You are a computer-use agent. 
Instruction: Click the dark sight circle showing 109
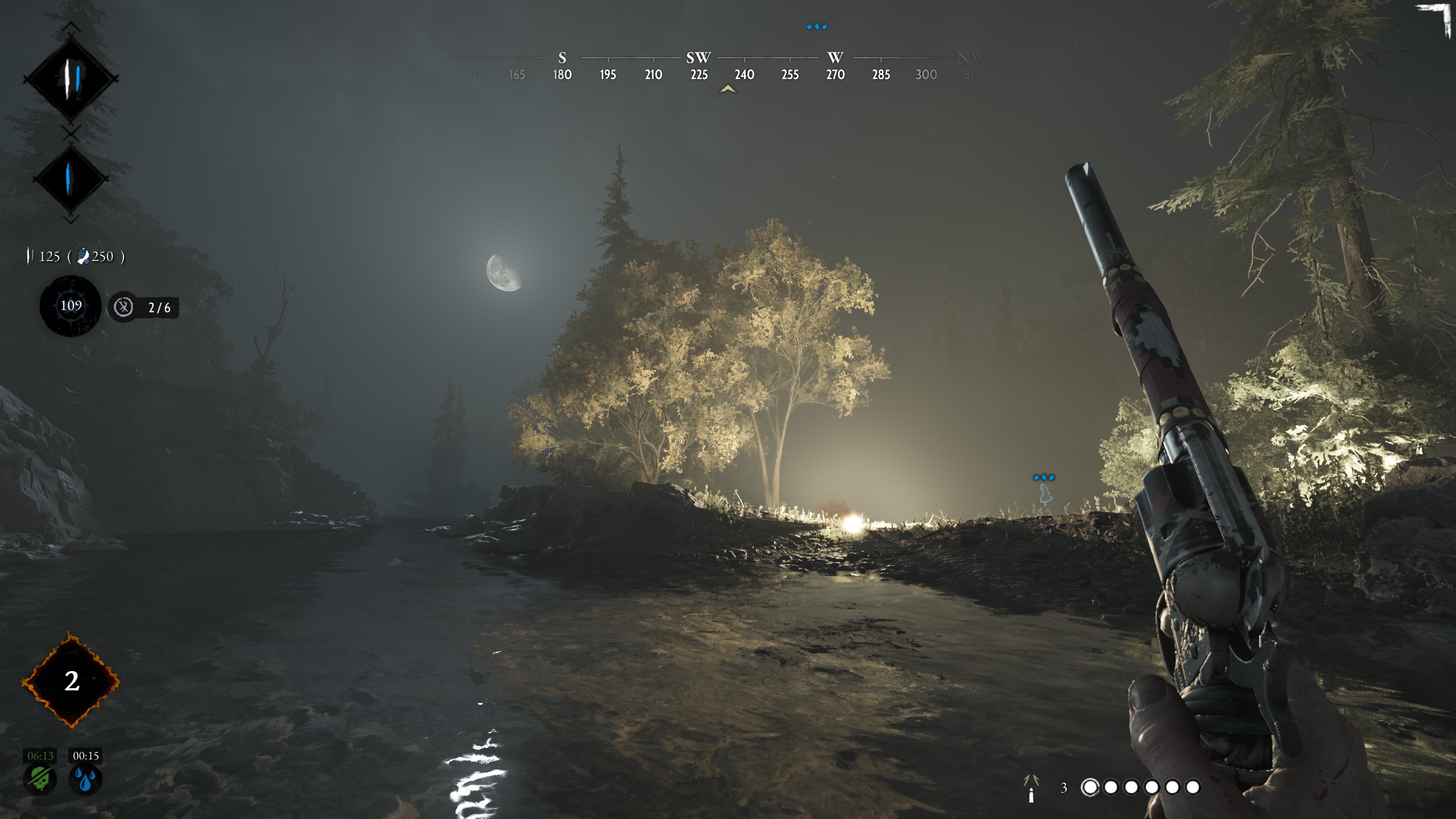71,306
